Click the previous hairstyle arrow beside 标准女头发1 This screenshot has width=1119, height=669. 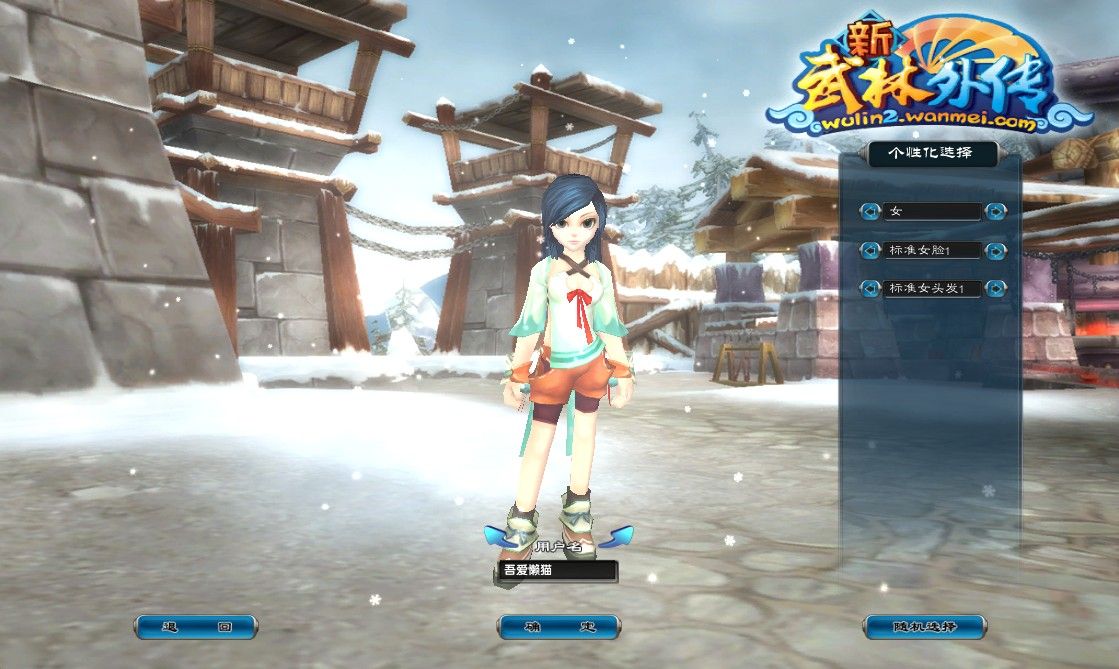(870, 289)
